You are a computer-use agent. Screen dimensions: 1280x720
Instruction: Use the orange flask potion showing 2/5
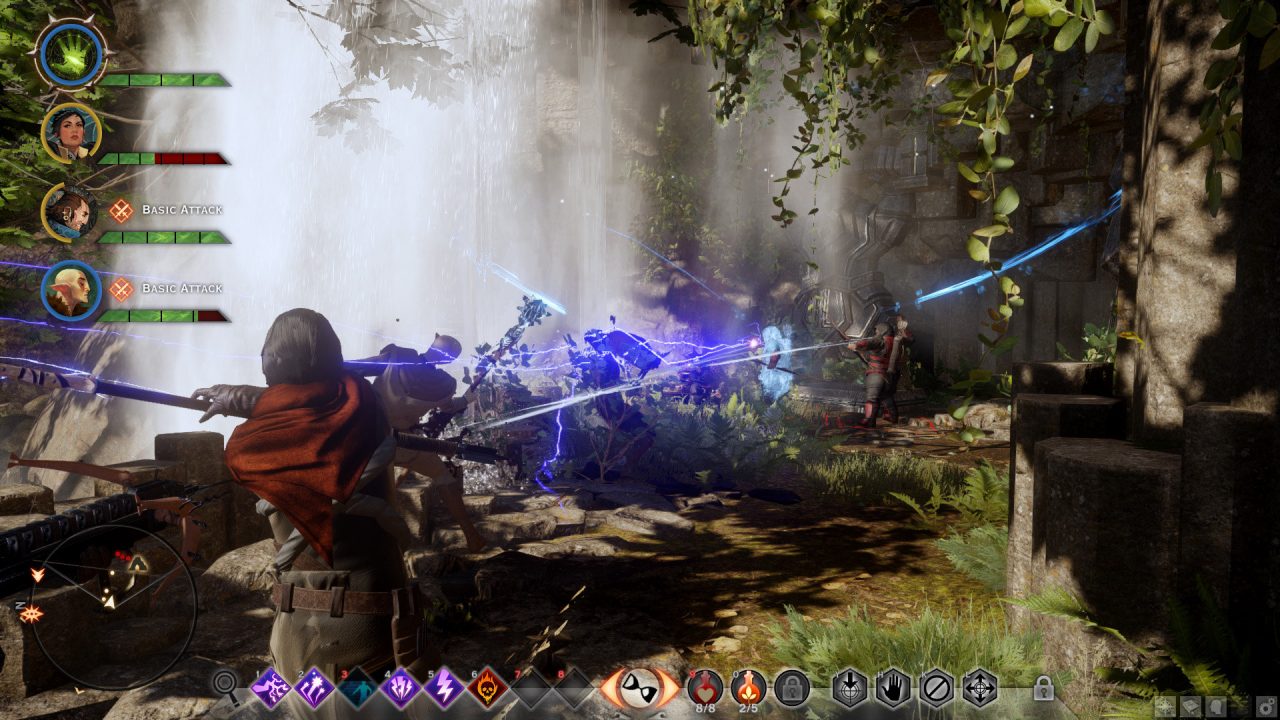point(748,686)
